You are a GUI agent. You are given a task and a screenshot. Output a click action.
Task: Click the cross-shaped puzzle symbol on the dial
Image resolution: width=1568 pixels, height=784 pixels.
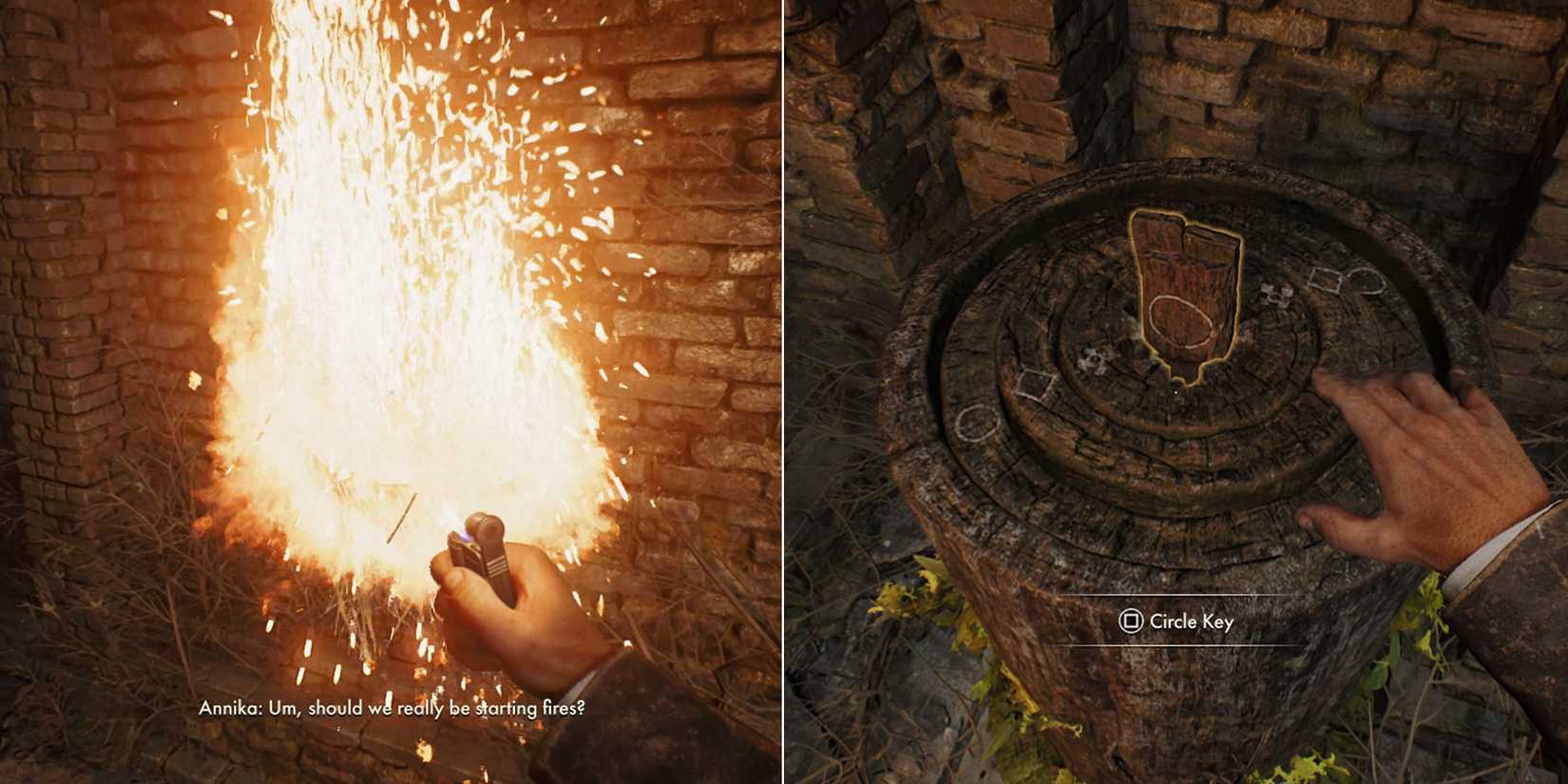point(1274,294)
